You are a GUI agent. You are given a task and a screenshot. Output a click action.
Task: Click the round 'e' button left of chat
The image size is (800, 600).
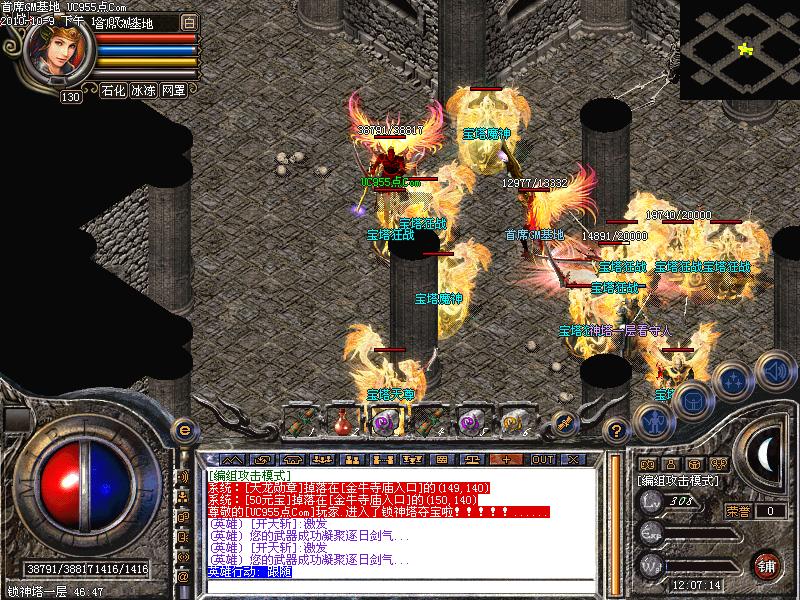(x=184, y=429)
